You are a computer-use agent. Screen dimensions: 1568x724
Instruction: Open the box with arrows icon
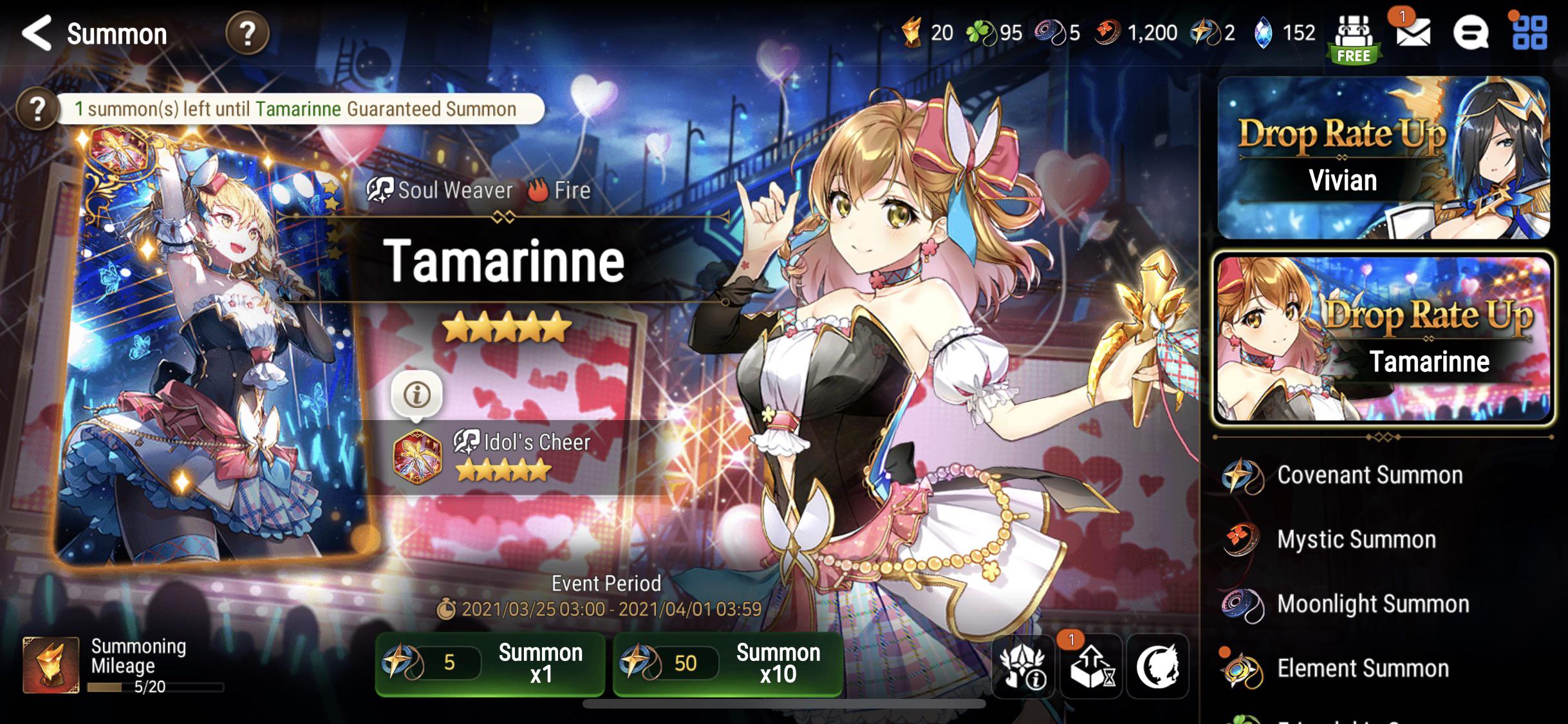point(1091,667)
